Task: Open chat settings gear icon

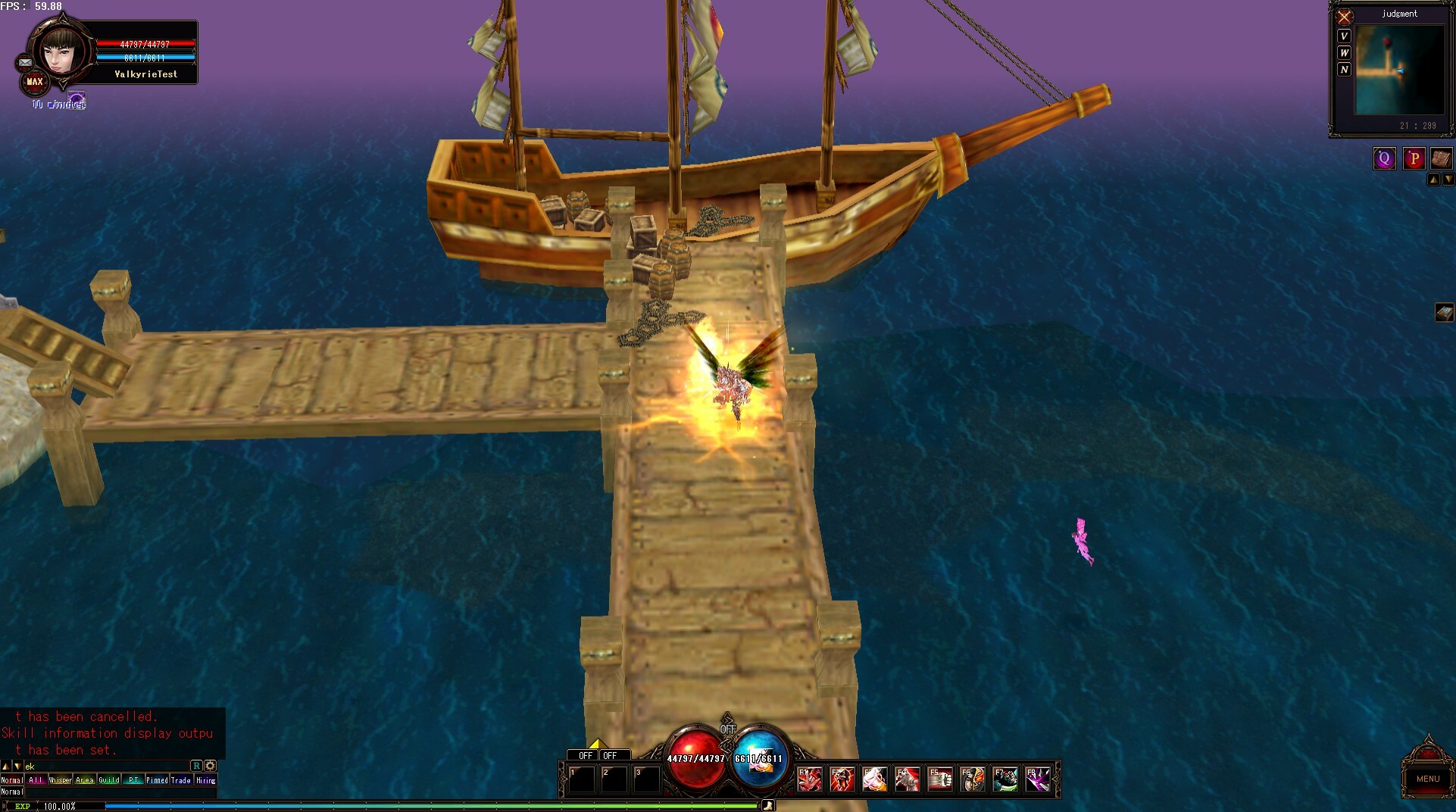Action: click(211, 766)
